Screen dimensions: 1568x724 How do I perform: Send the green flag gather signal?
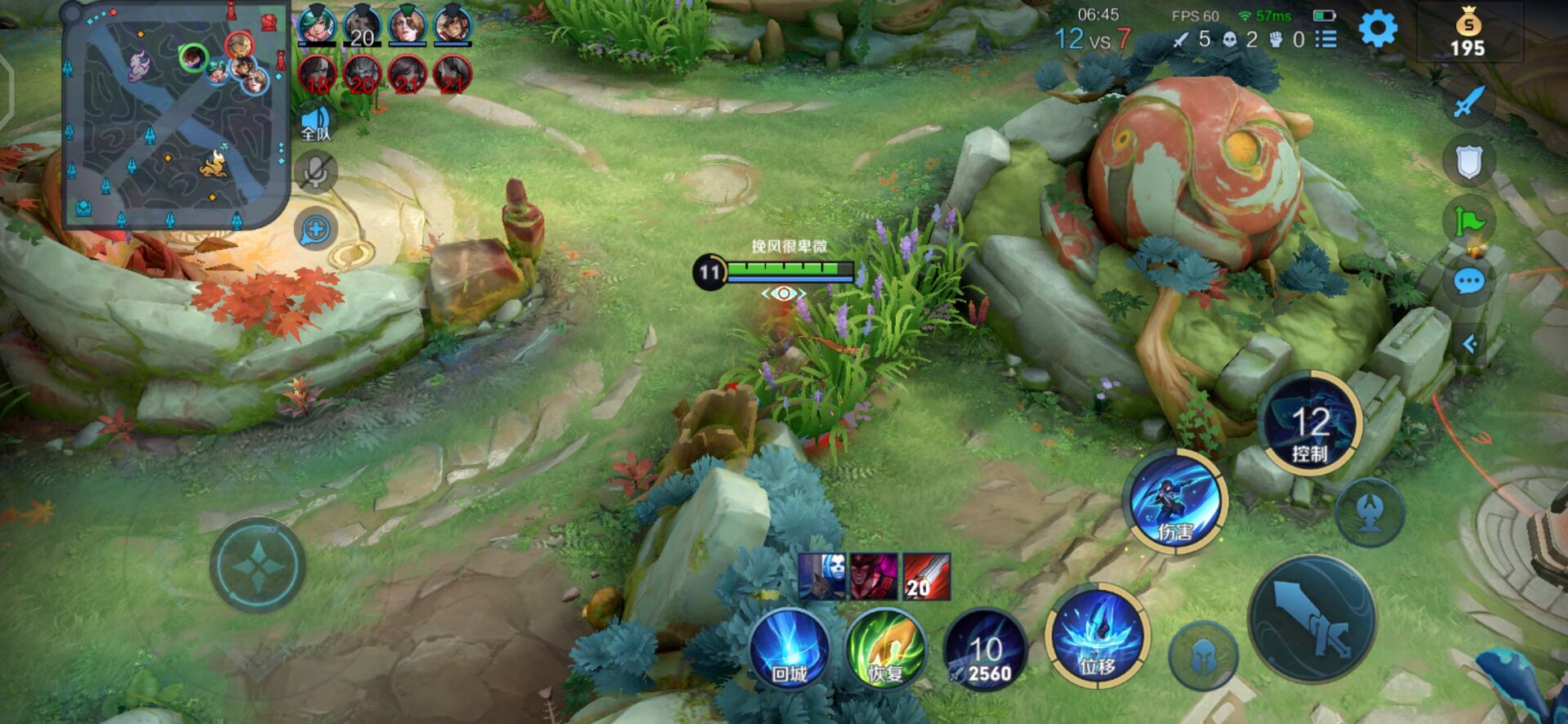click(1469, 221)
